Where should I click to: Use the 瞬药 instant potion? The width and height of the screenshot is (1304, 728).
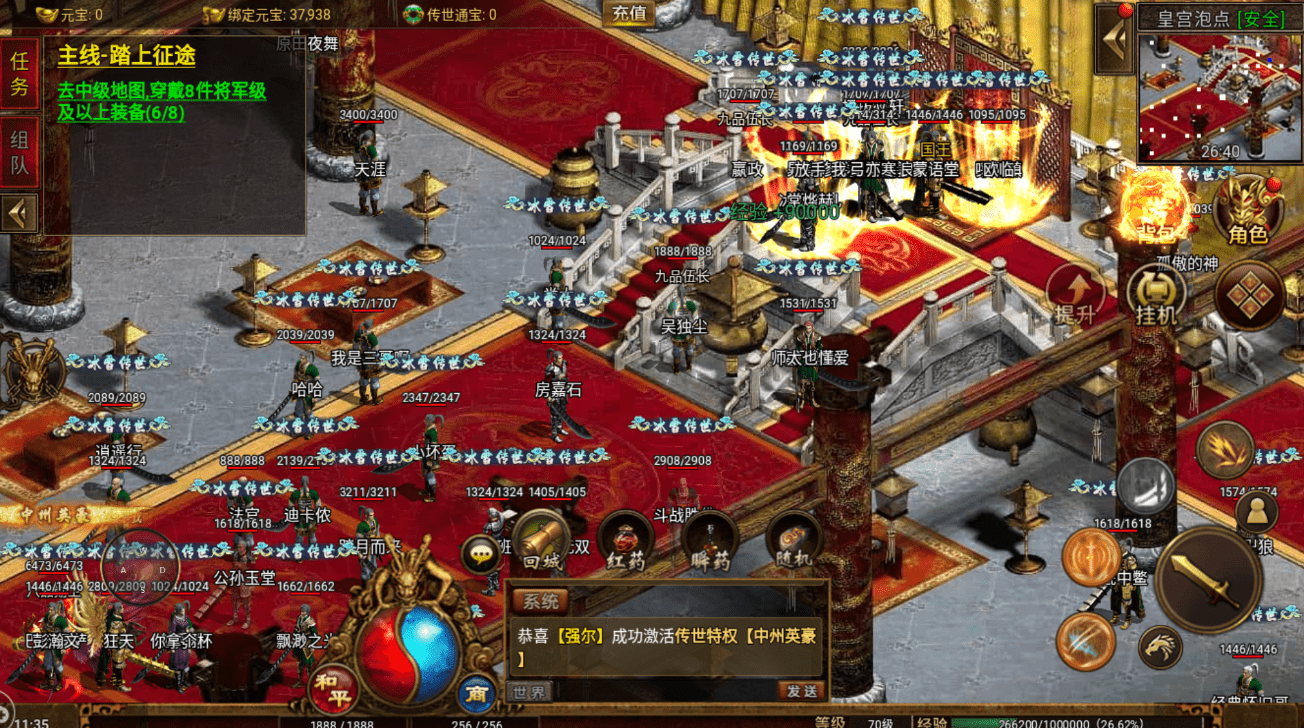710,541
